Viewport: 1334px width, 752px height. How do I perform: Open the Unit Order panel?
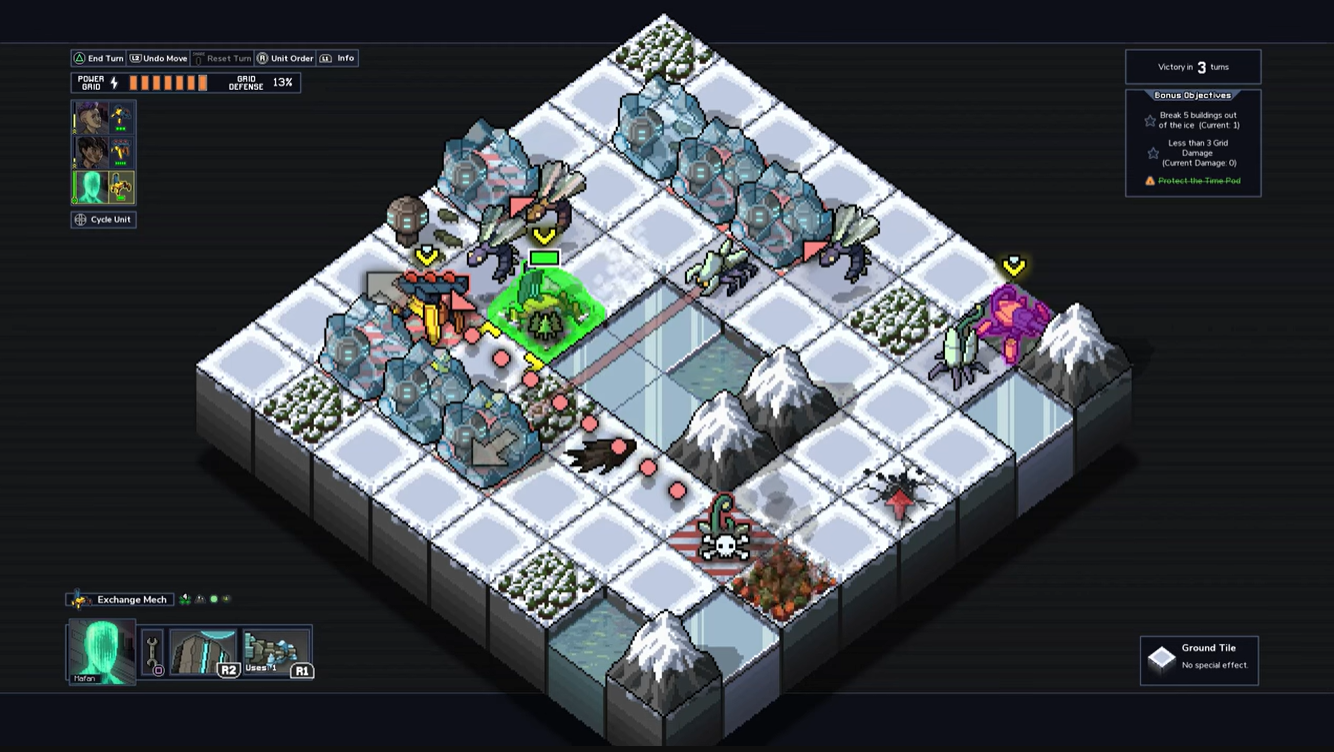pos(285,59)
